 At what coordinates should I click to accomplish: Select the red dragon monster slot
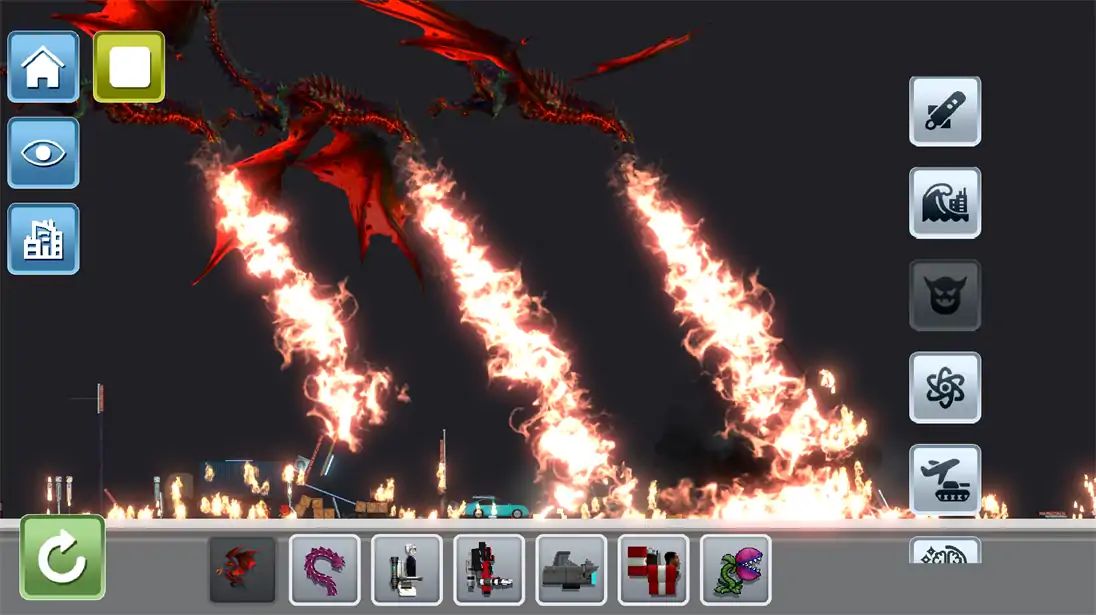pos(242,570)
